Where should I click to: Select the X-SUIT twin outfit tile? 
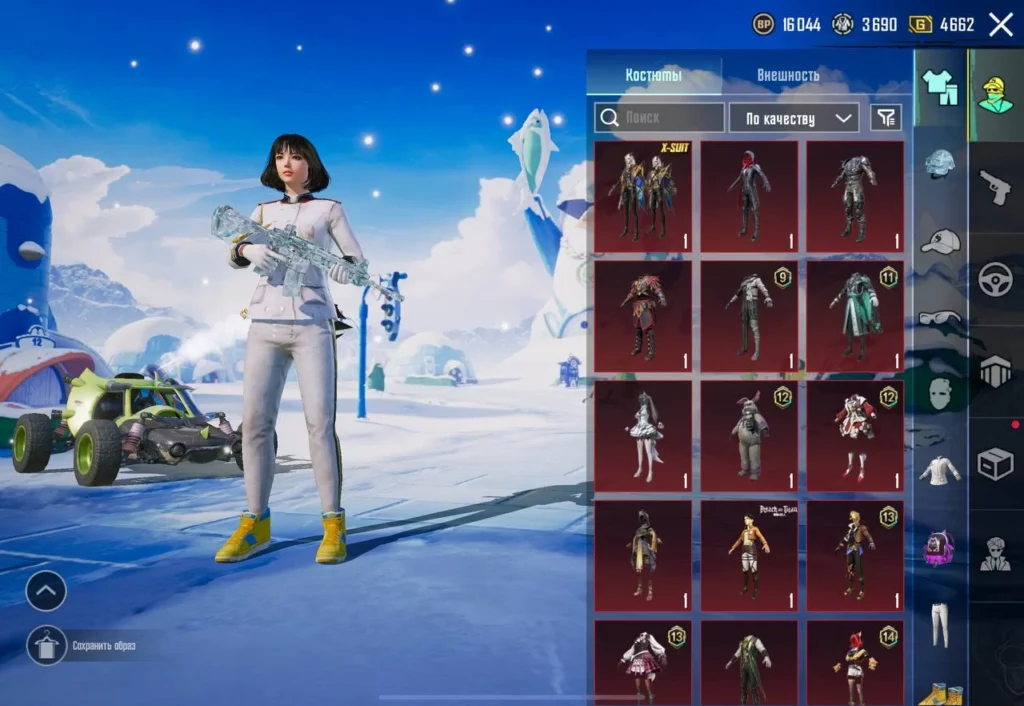643,197
